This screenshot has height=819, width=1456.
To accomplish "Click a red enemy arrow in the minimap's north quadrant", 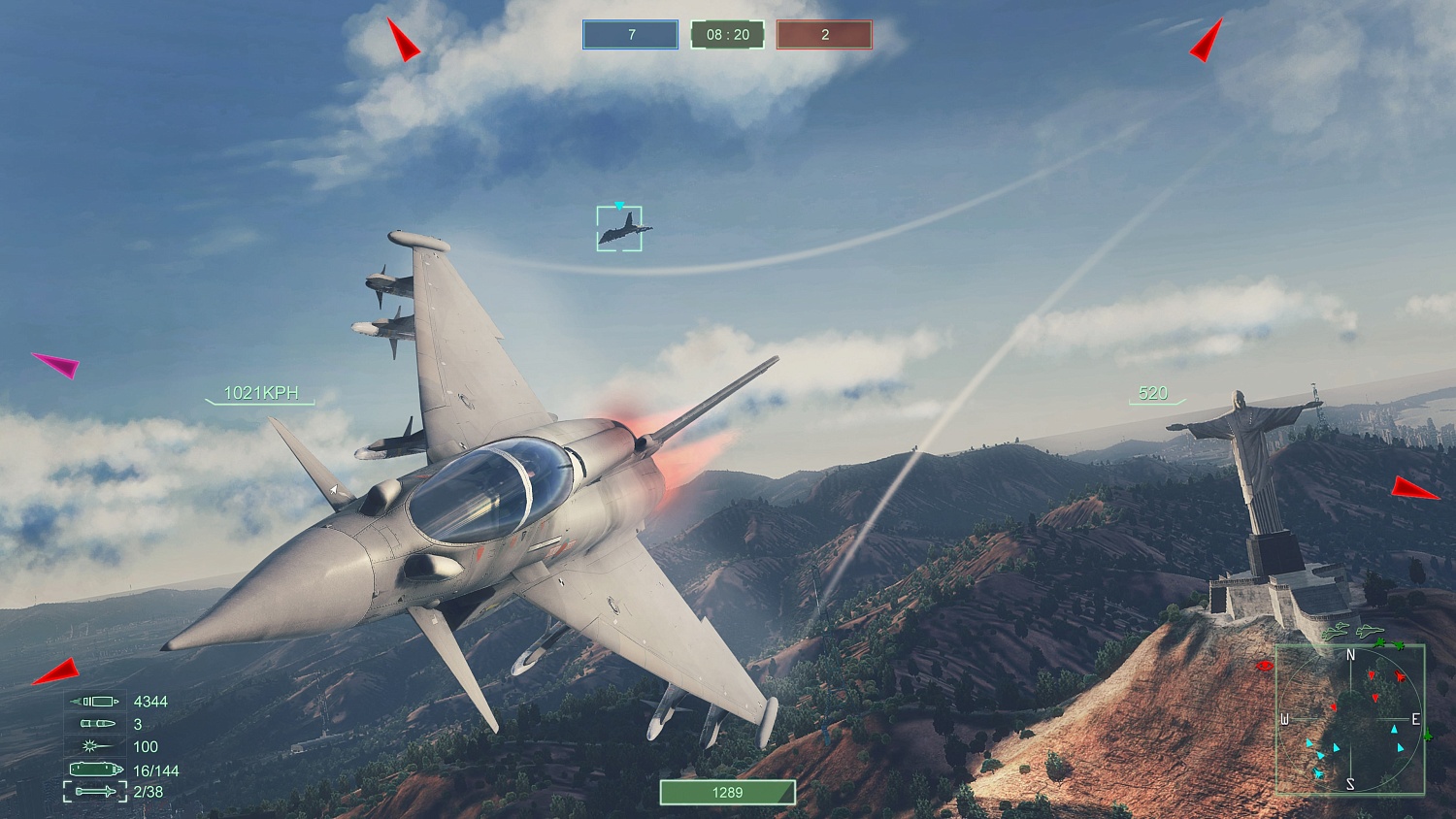I will [x=1372, y=675].
